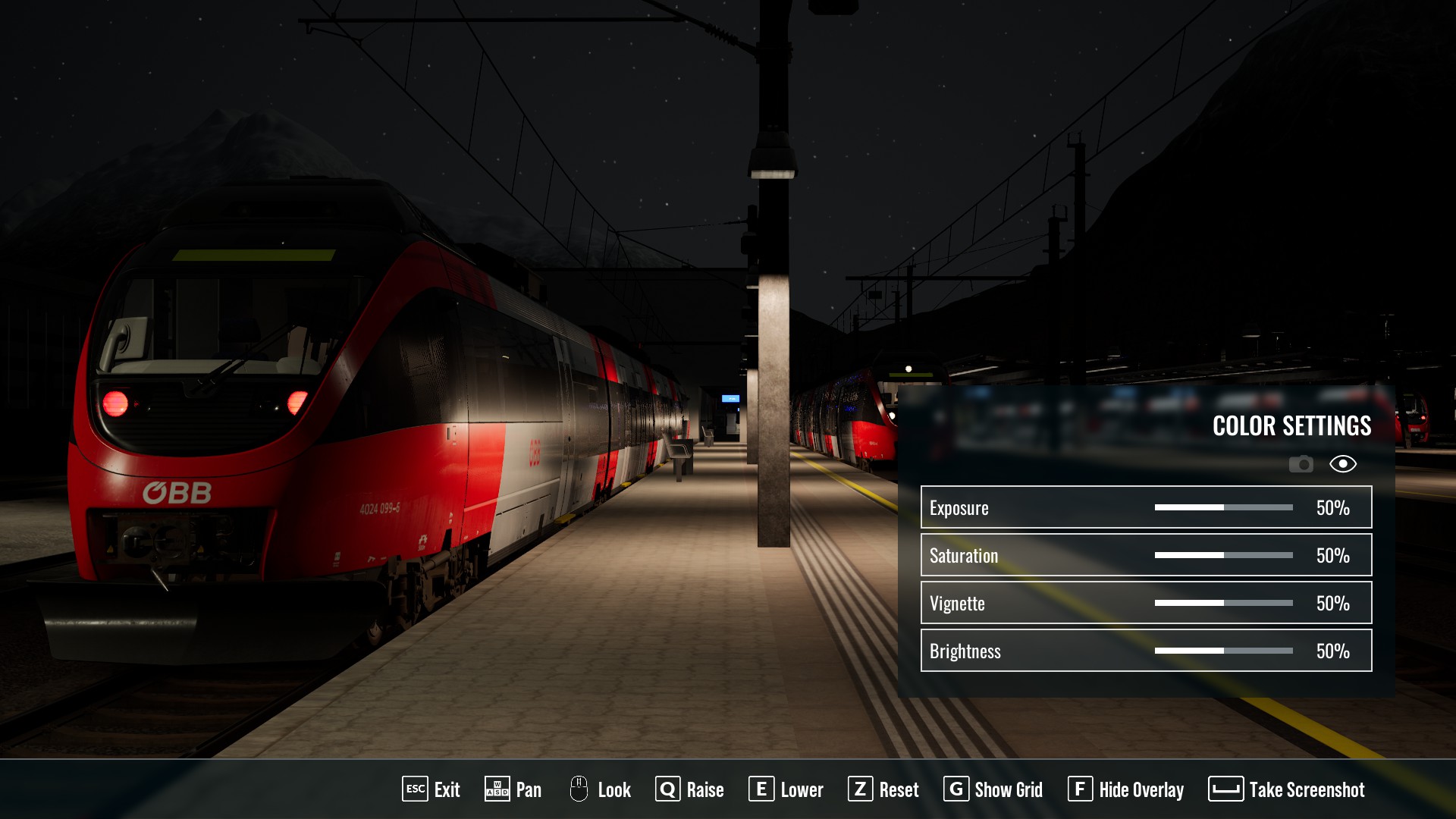
Task: Switch to the camera settings tab
Action: 1301,464
